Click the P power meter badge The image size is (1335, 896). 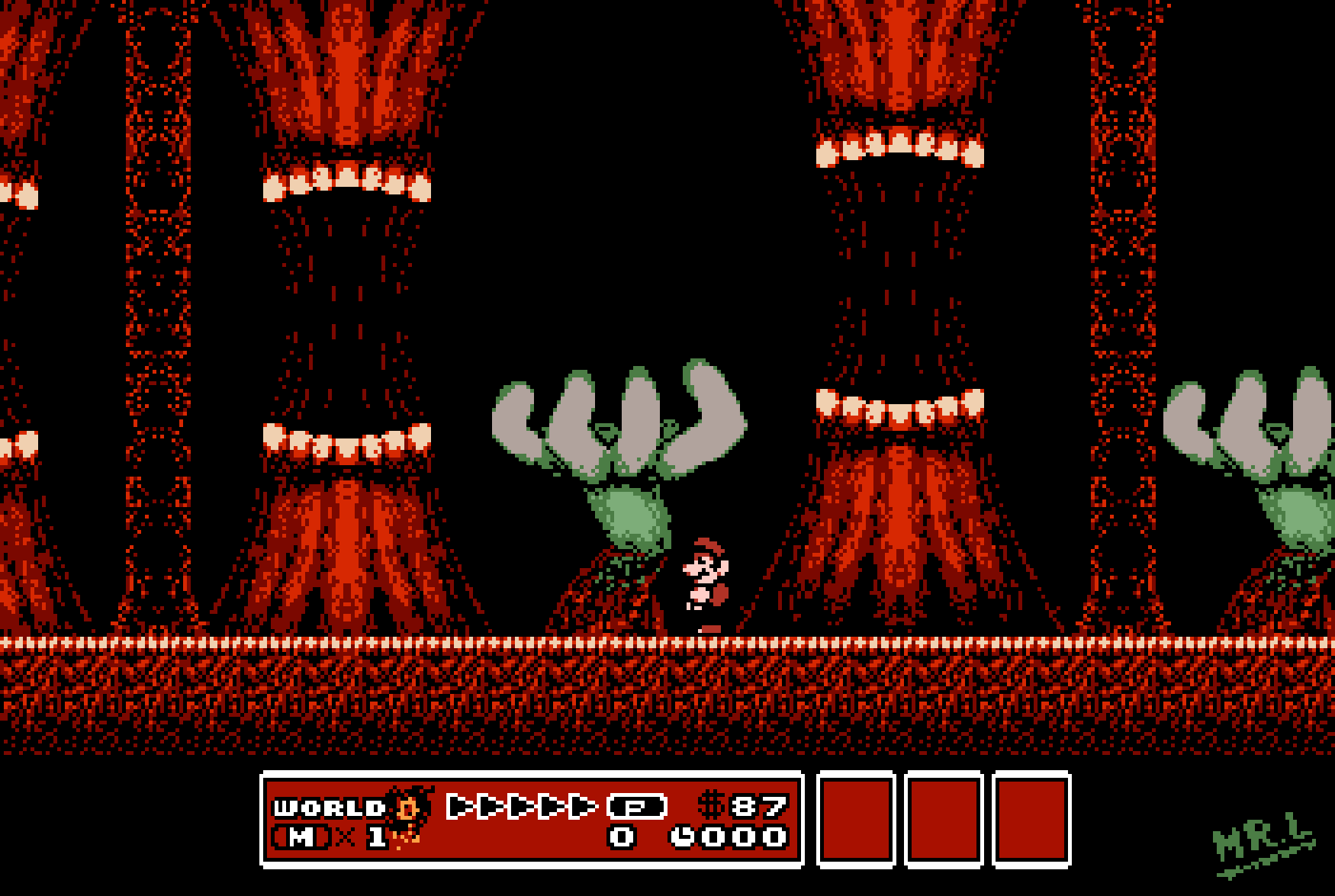[x=637, y=806]
